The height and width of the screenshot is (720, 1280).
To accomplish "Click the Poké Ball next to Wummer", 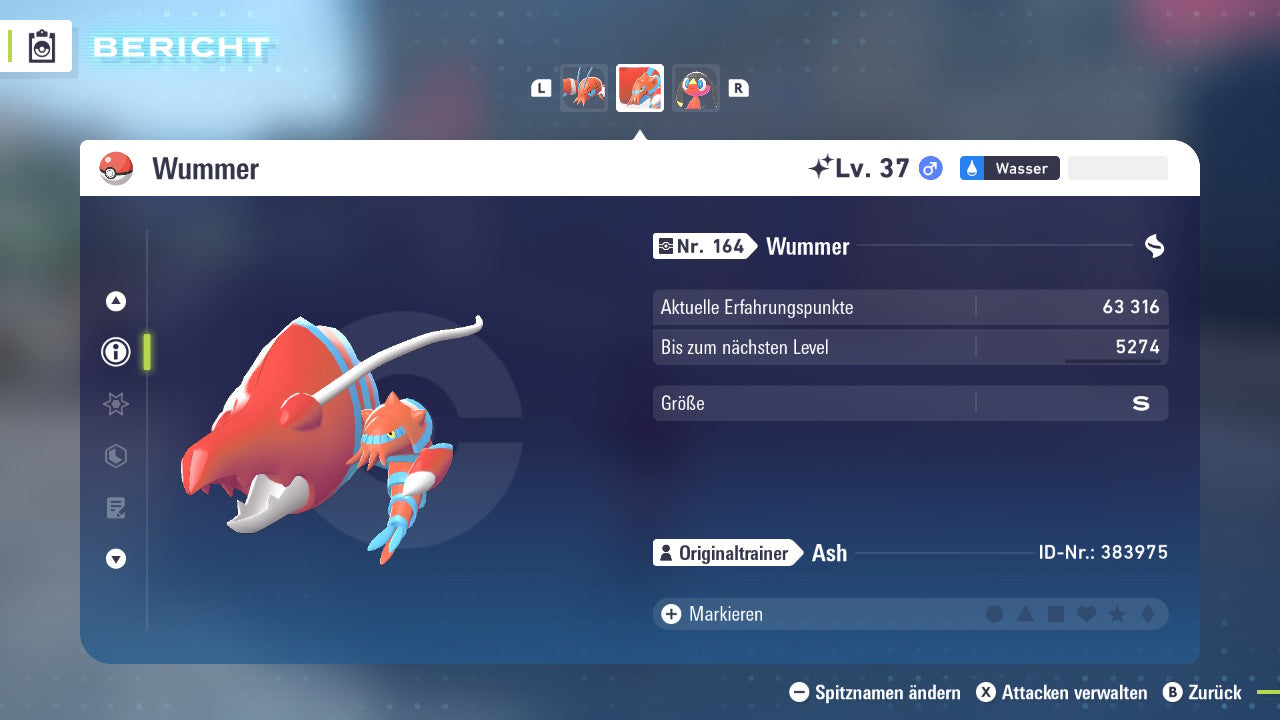I will pyautogui.click(x=117, y=168).
